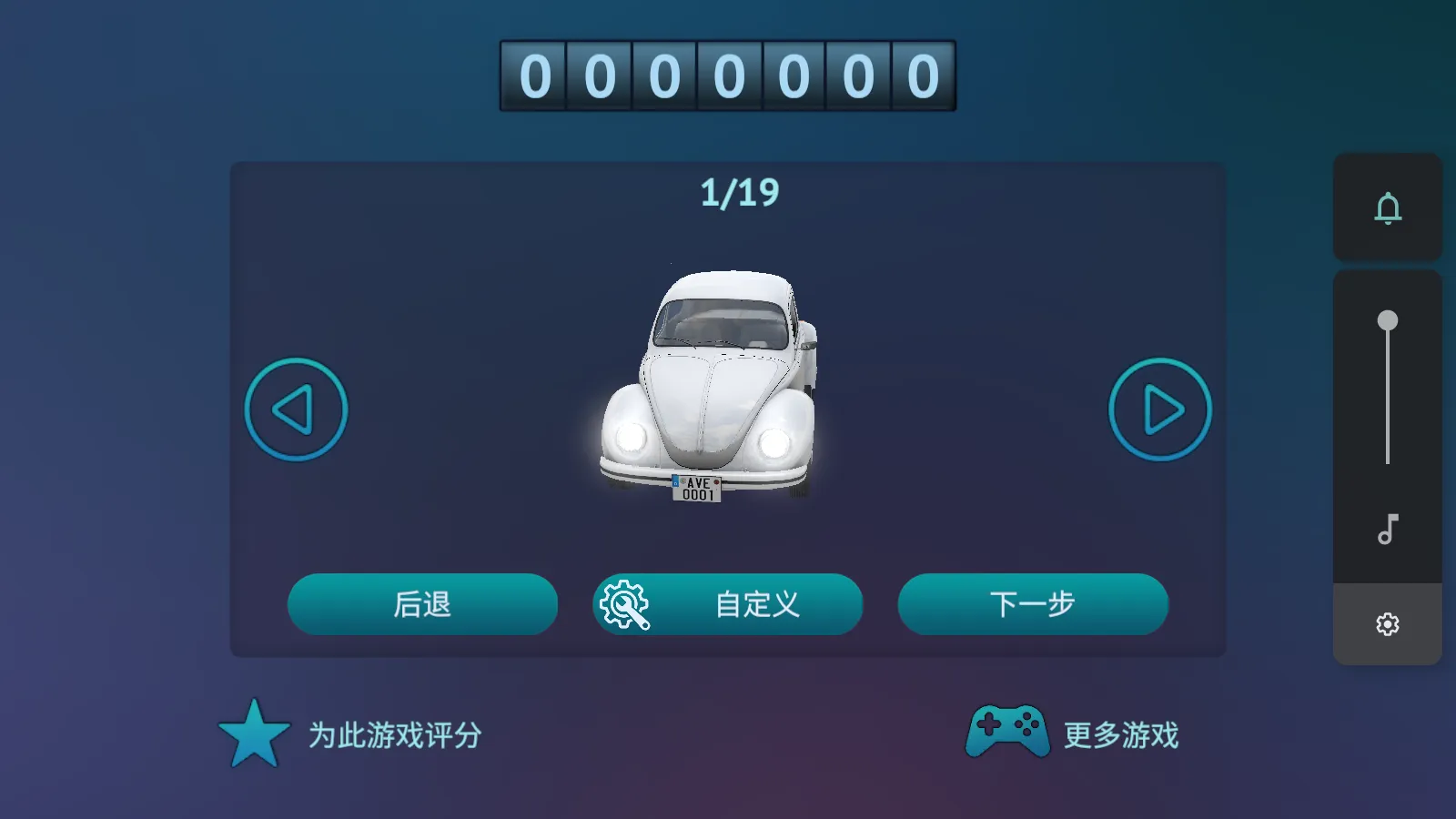Open the notification bell icon
Screen dimensions: 1456x819
pyautogui.click(x=1386, y=209)
